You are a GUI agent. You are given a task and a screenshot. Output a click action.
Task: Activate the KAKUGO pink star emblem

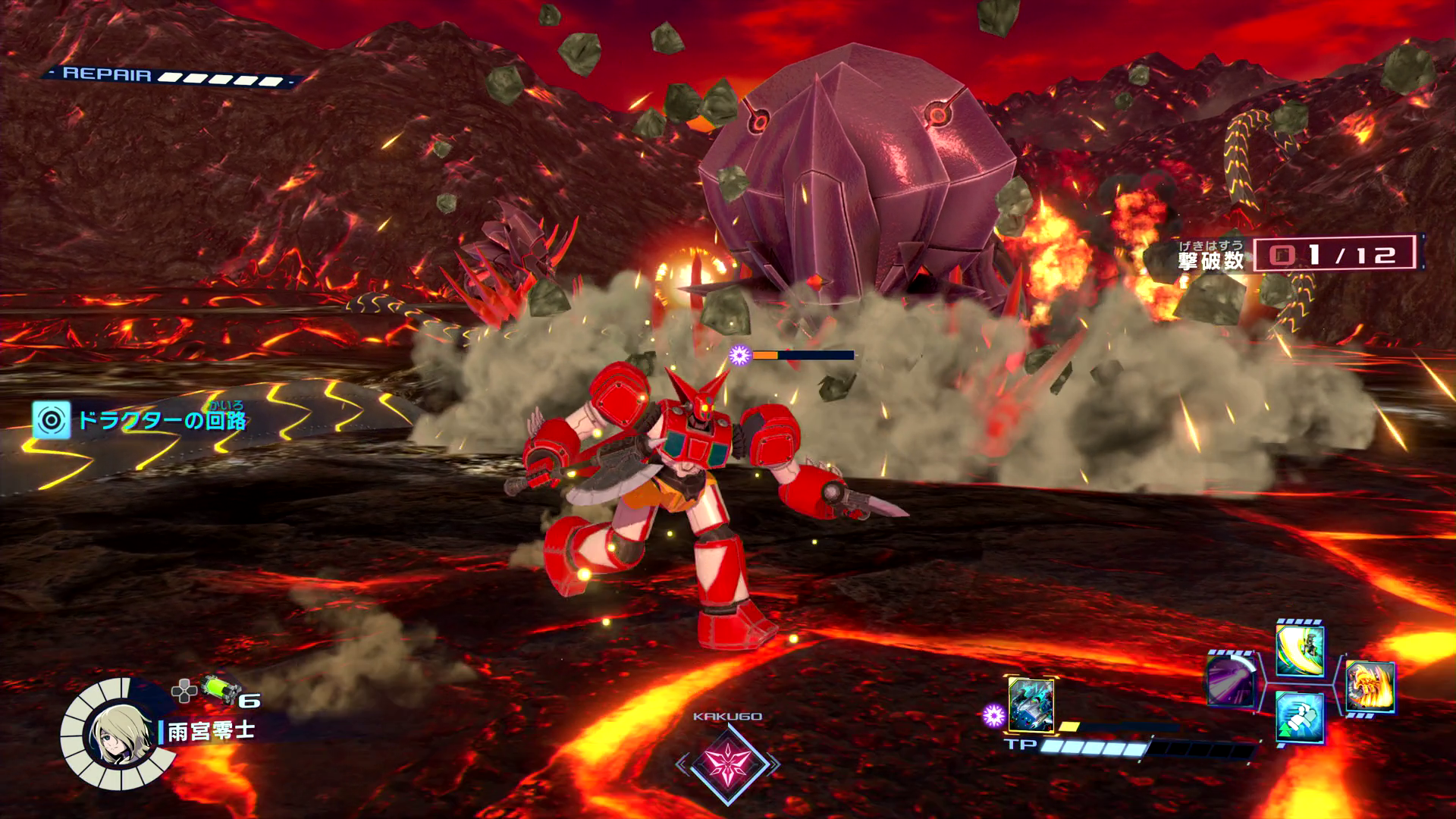[x=728, y=764]
